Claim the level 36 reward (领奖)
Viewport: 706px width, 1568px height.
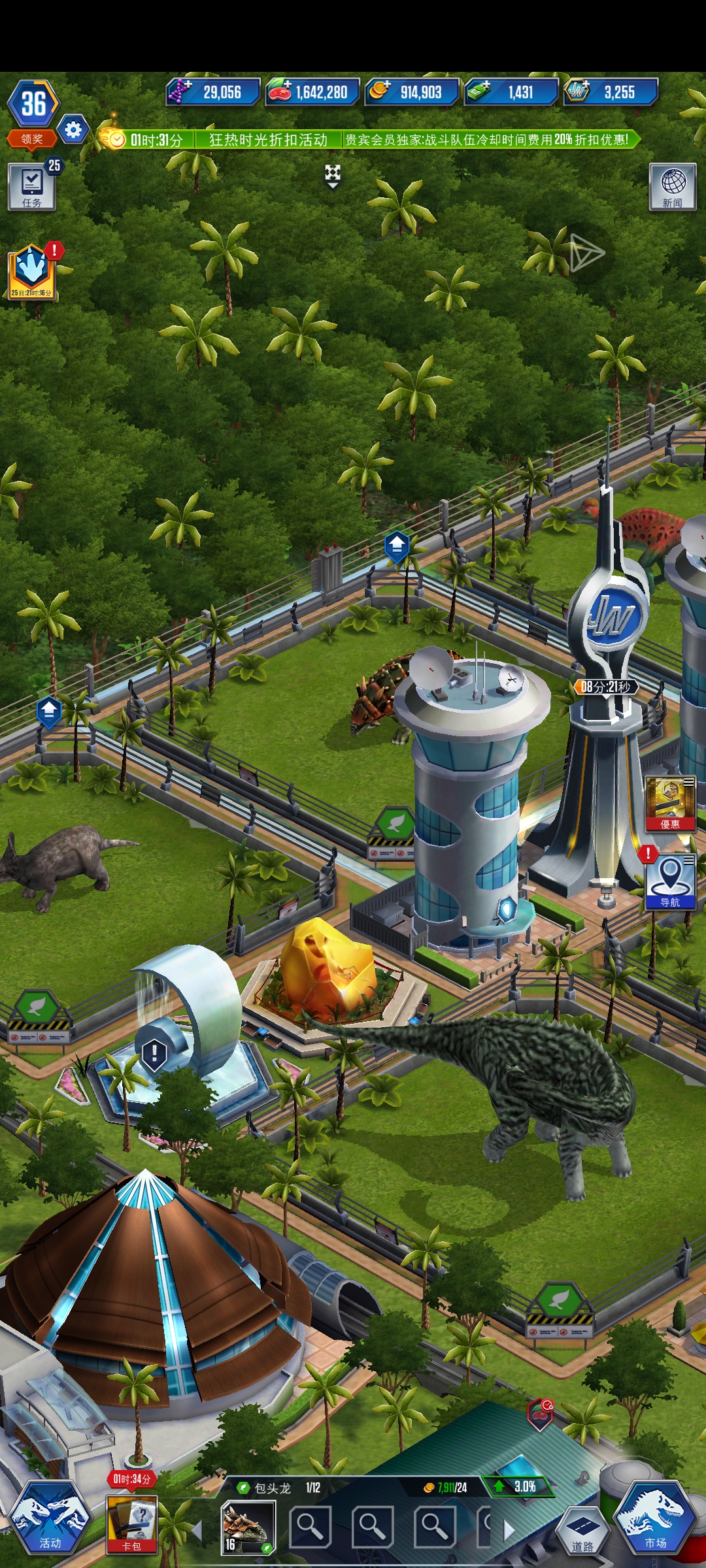[x=32, y=139]
